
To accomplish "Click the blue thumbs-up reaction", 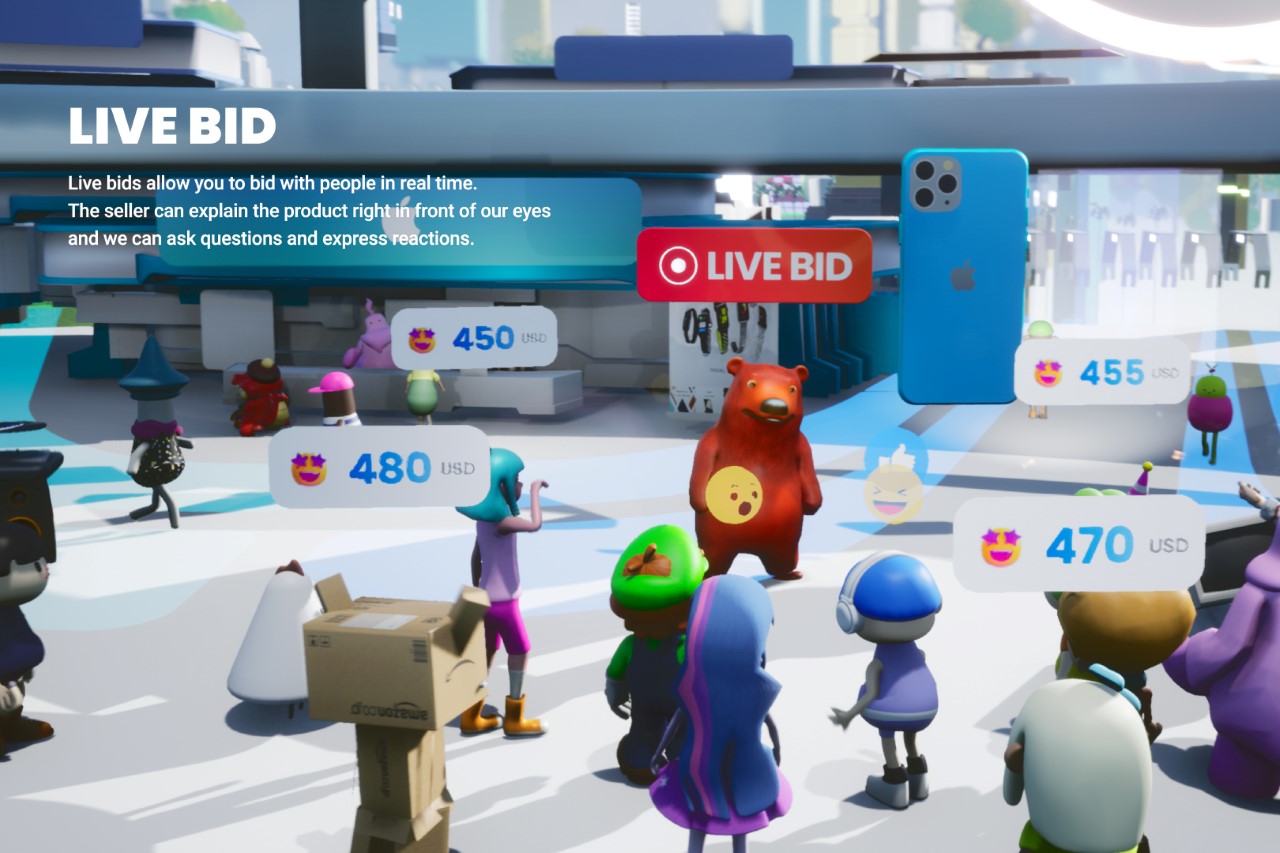I will pyautogui.click(x=897, y=455).
